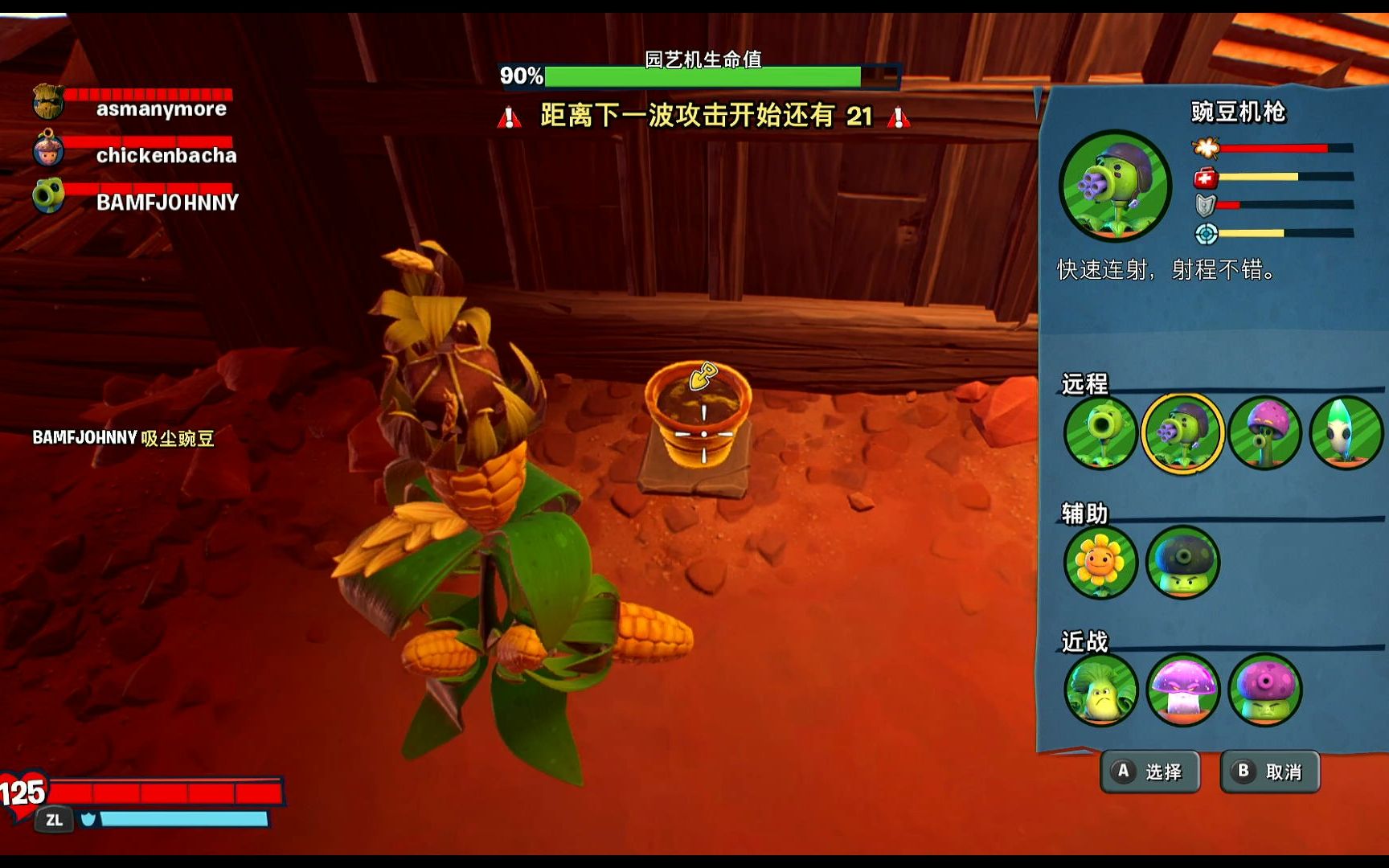Select the pale white-green sprout ranged plant

(1345, 432)
